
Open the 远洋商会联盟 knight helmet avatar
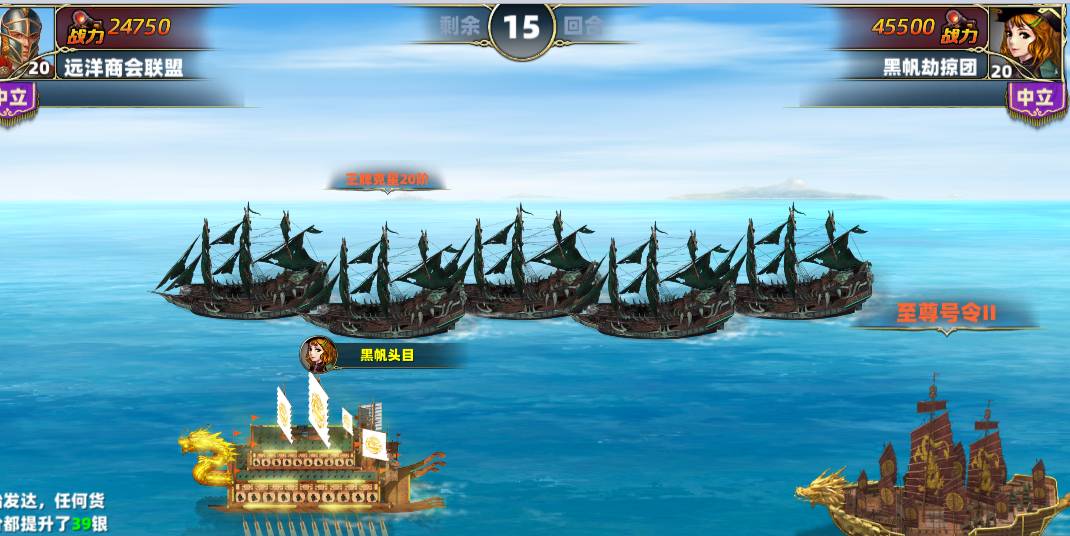[x=22, y=36]
